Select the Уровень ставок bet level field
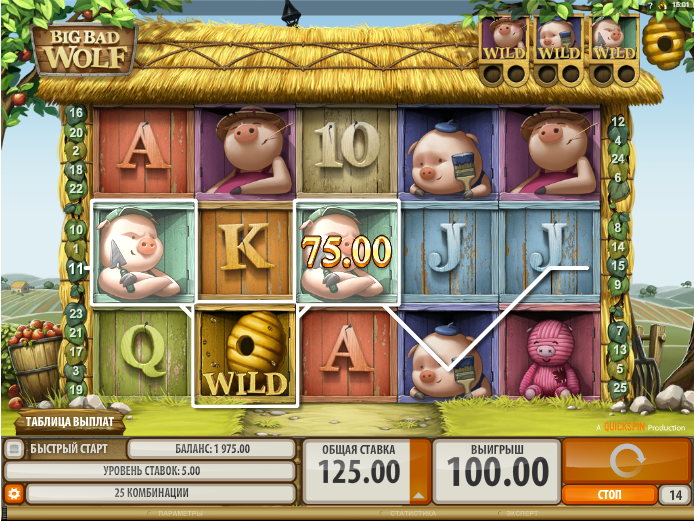 pyautogui.click(x=150, y=471)
